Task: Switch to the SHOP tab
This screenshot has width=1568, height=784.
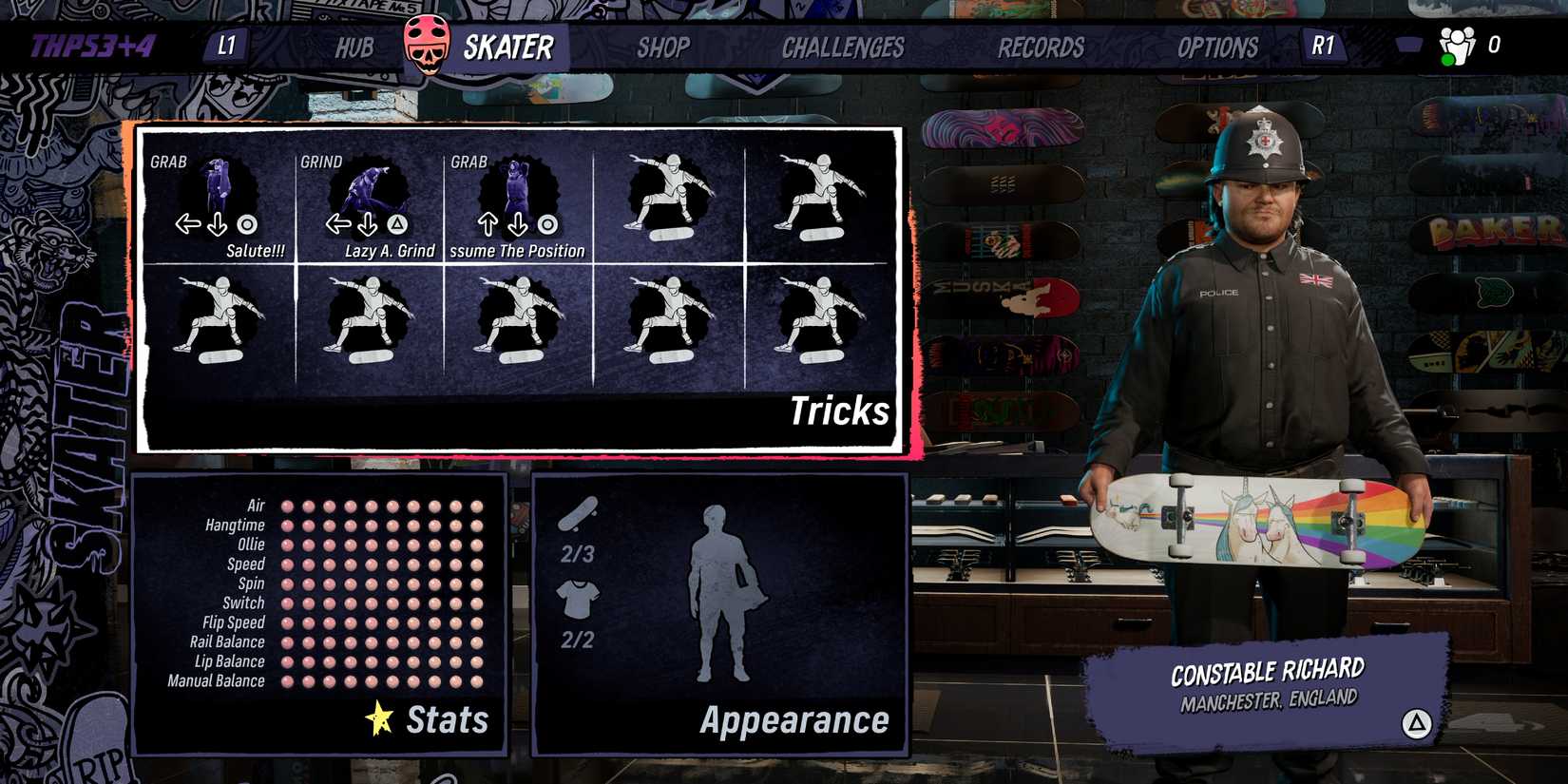Action: click(x=665, y=46)
